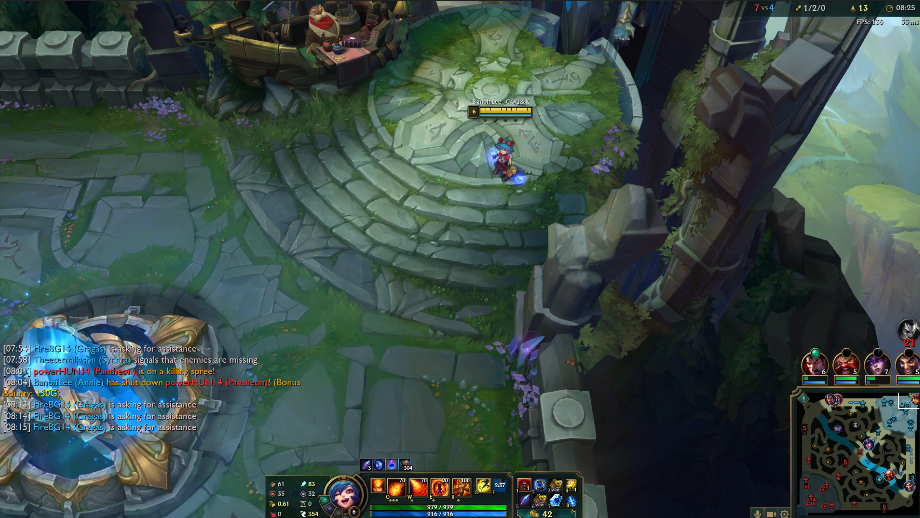This screenshot has width=920, height=518.
Task: Cast Annie's Disintegrate fireball ability
Action: pyautogui.click(x=398, y=487)
